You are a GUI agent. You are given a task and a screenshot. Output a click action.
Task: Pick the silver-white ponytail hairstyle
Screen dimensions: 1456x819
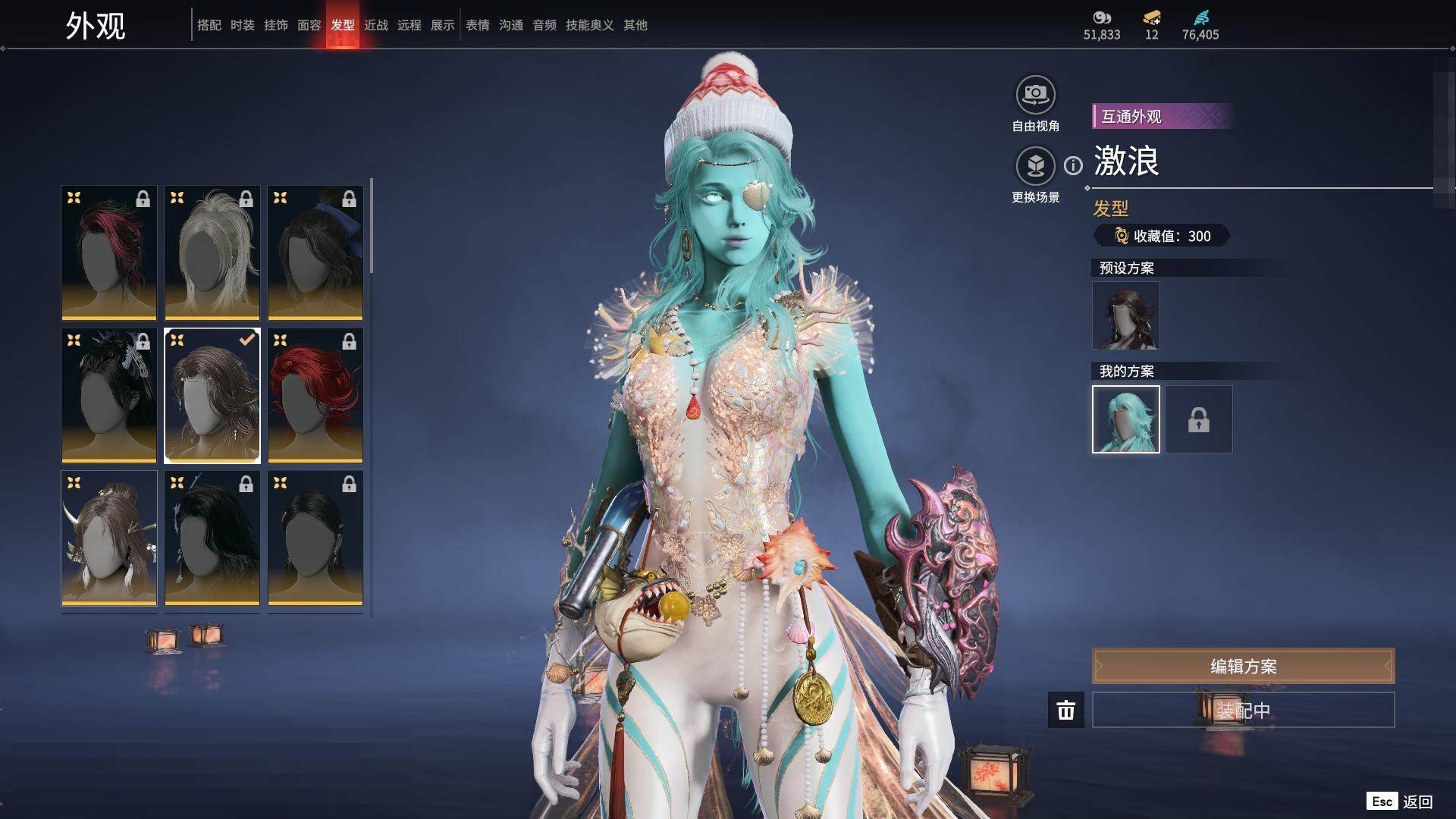[x=212, y=253]
